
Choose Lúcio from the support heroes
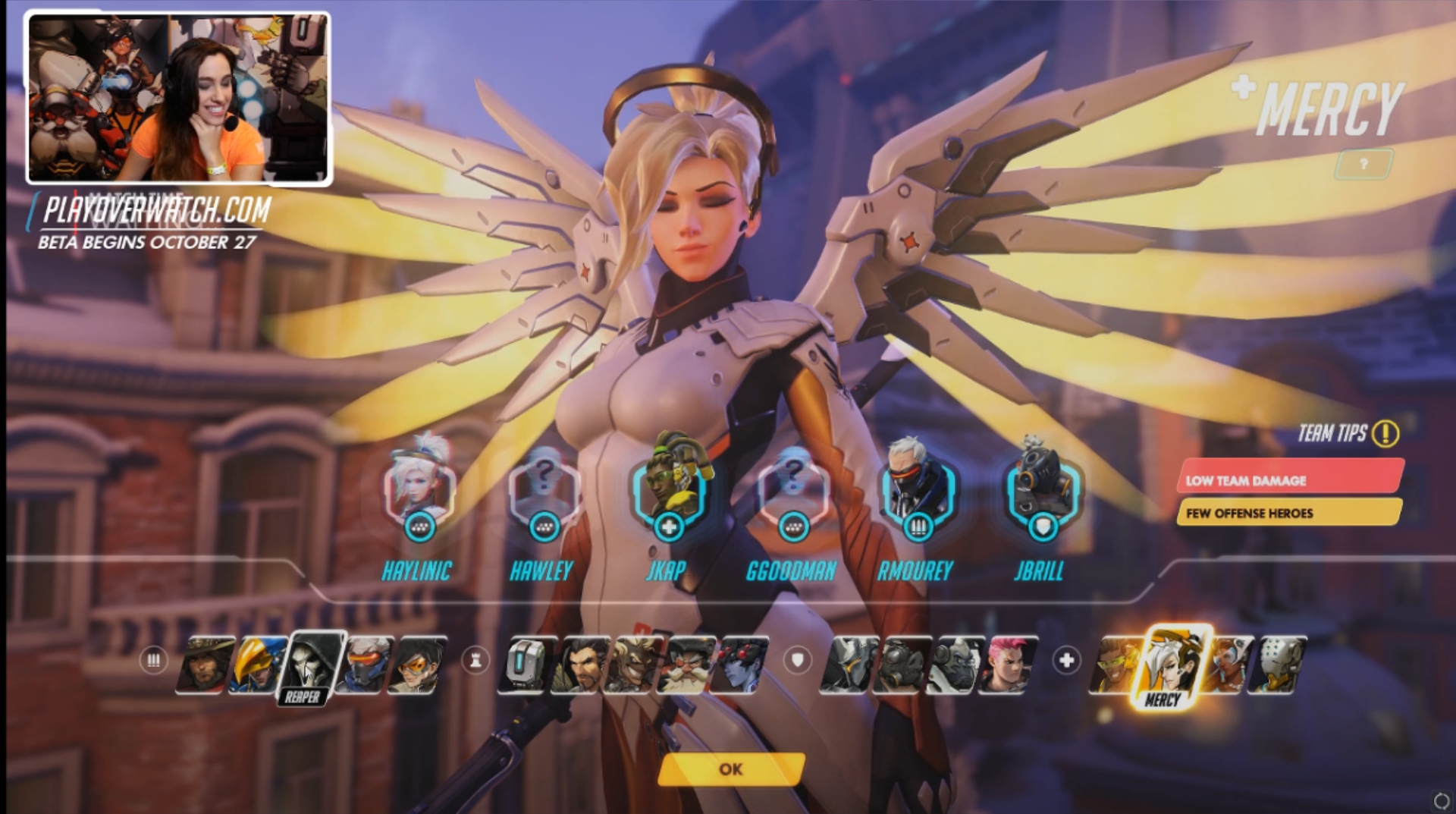[1116, 665]
